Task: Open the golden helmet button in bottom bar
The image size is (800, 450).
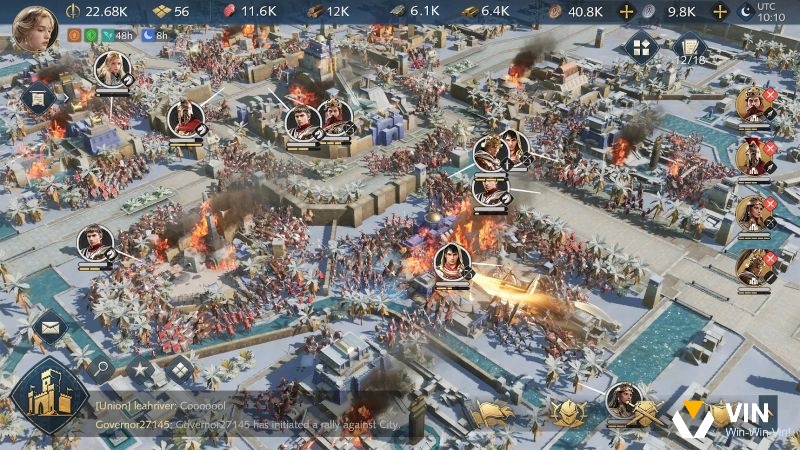Action: (566, 410)
